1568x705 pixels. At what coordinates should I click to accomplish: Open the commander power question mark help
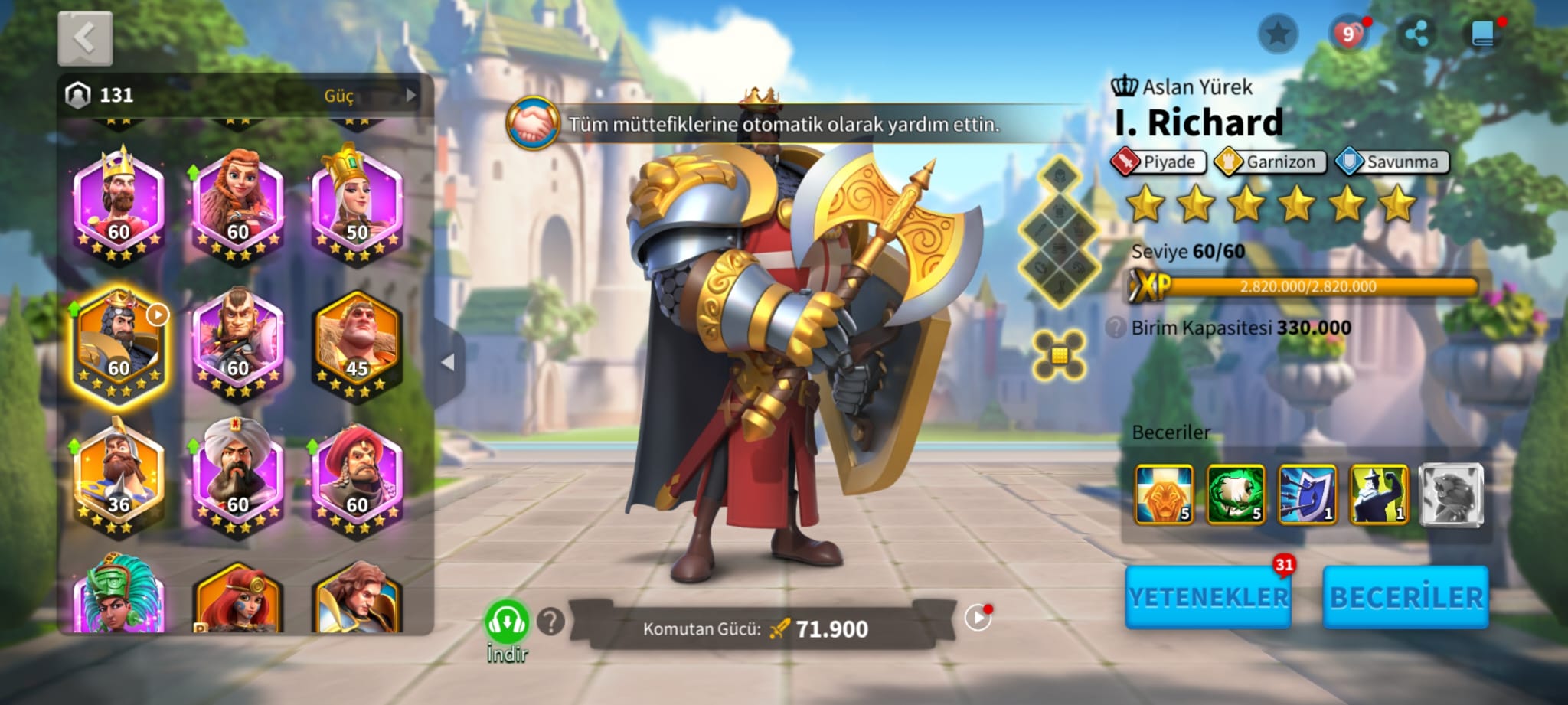point(550,622)
